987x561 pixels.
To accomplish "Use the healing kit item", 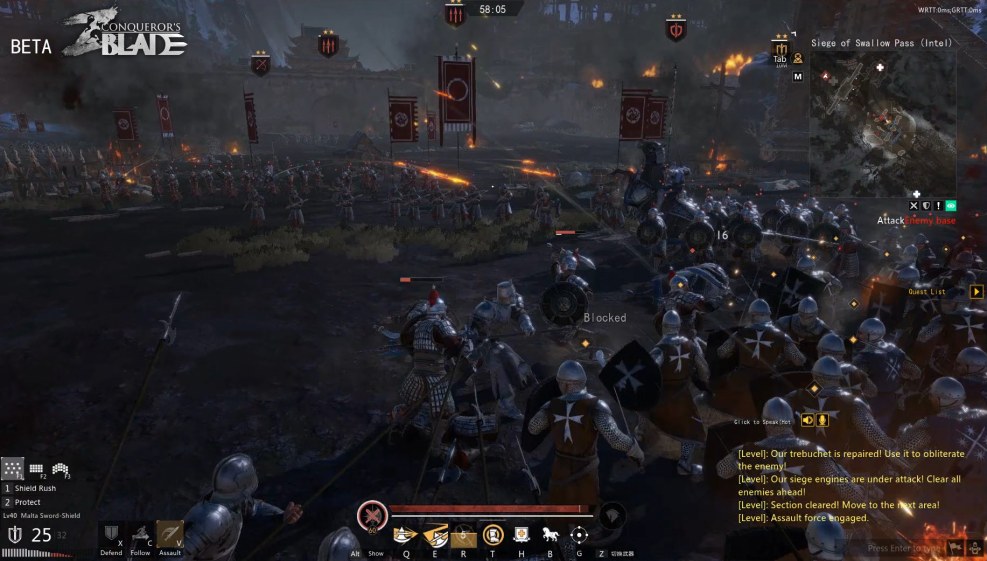I will (521, 535).
